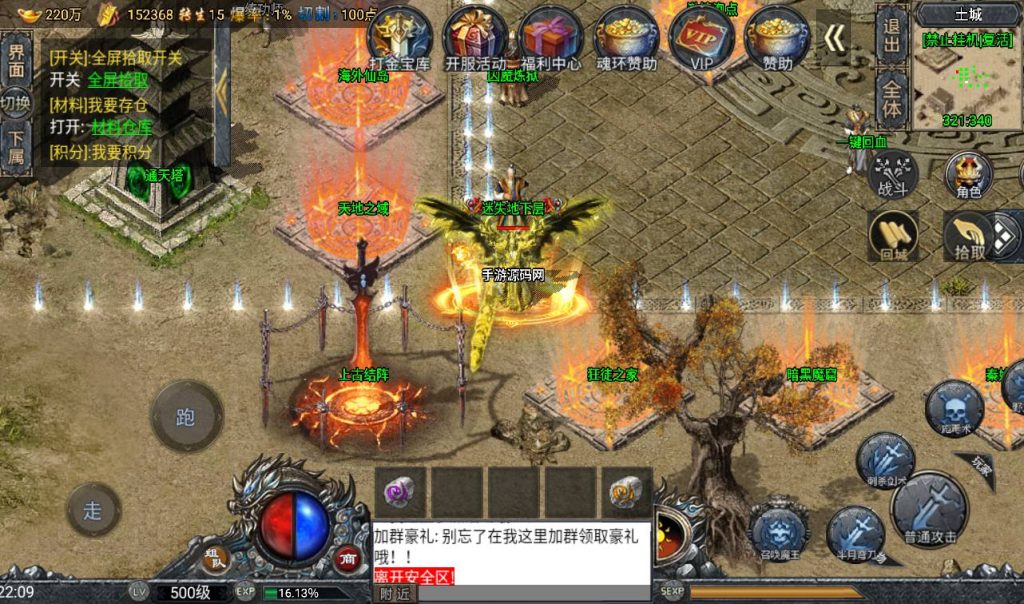Use the 回城 return-to-town scroll

(893, 236)
